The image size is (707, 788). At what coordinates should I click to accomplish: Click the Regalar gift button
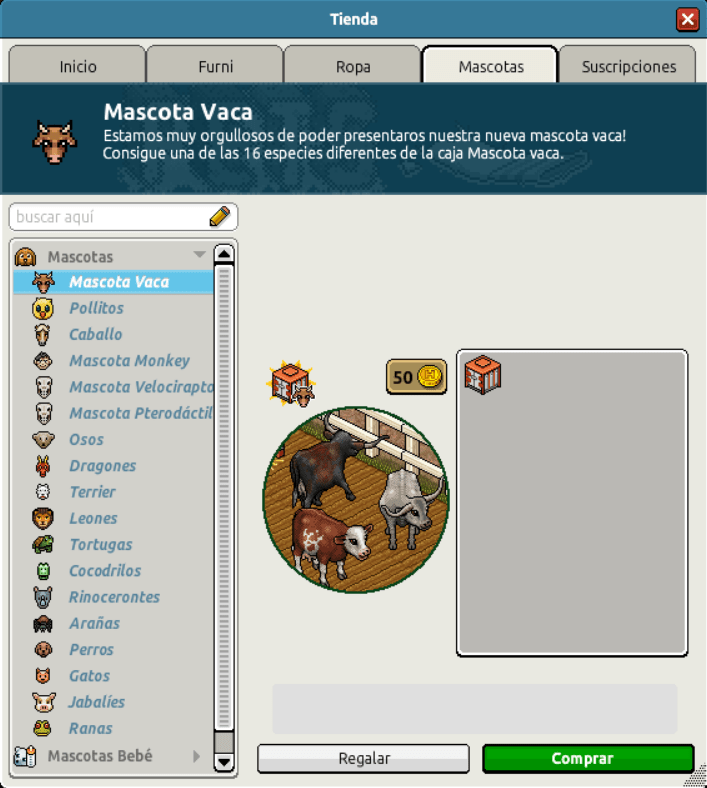click(x=363, y=759)
